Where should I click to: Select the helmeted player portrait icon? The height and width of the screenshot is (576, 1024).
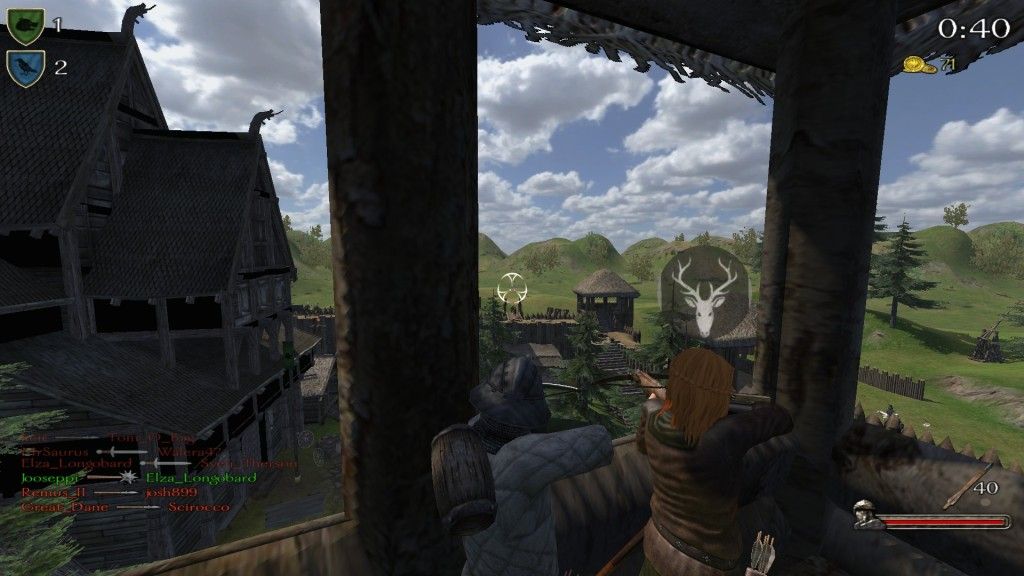[x=866, y=514]
